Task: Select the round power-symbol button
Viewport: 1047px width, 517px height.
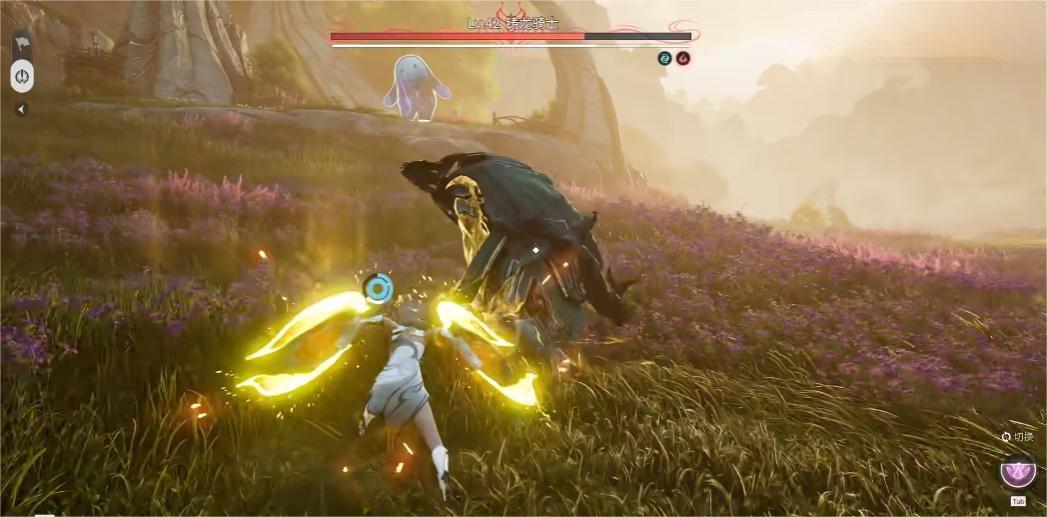Action: click(22, 76)
